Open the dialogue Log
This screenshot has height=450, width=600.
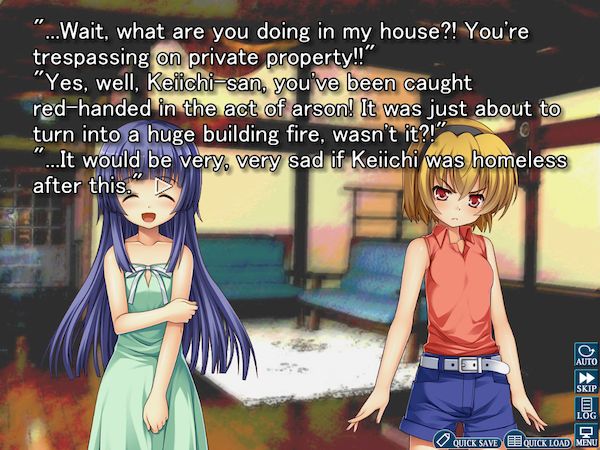(586, 410)
